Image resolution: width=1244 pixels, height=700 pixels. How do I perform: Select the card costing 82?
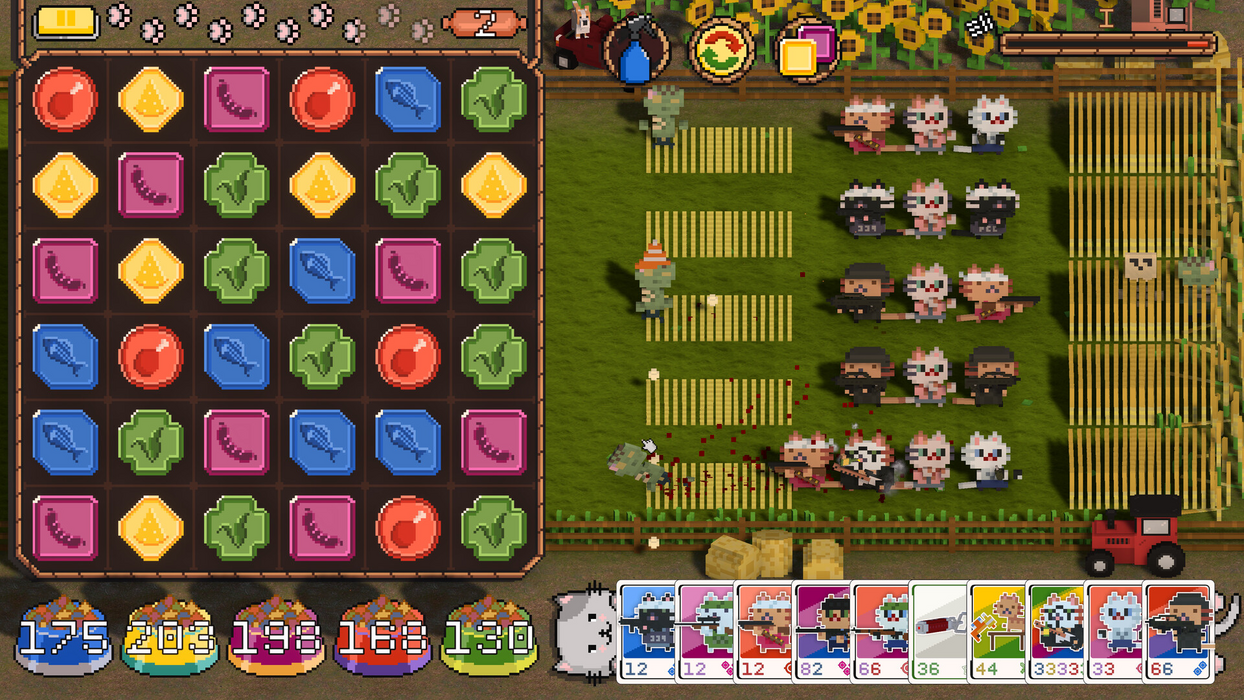[821, 630]
